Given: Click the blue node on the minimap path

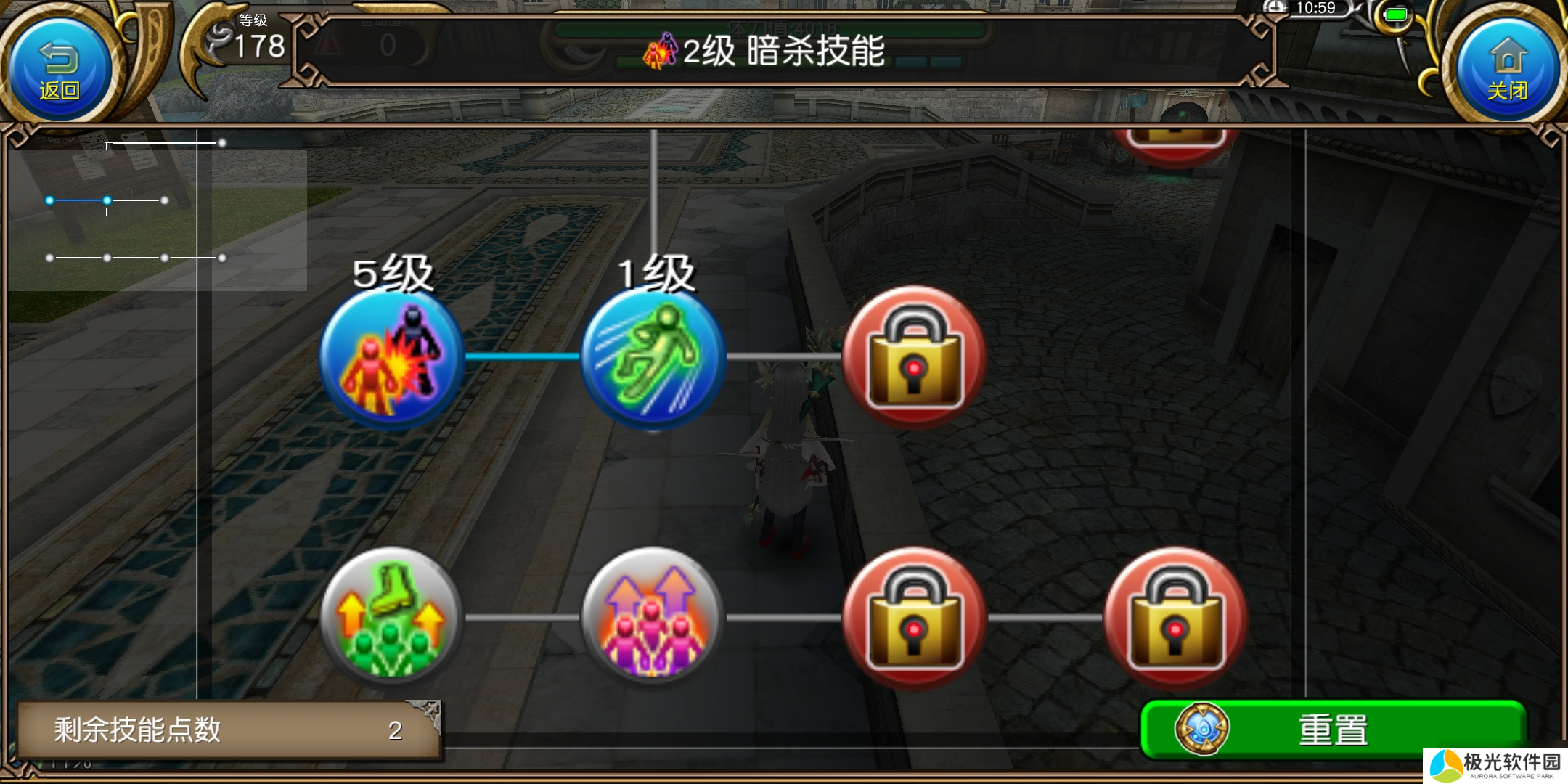Looking at the screenshot, I should tap(107, 200).
